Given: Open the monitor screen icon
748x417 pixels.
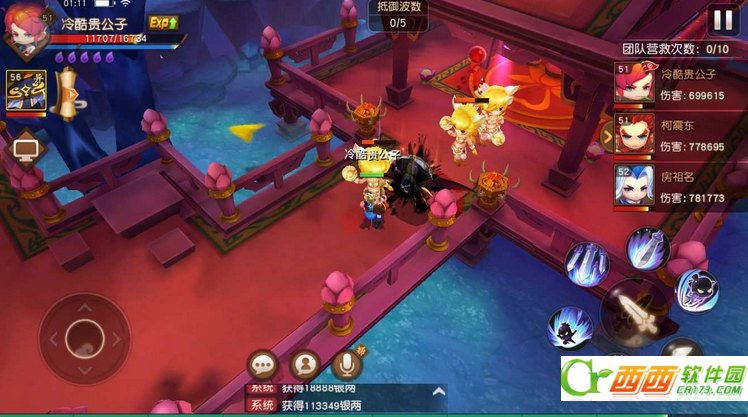Looking at the screenshot, I should click(24, 150).
